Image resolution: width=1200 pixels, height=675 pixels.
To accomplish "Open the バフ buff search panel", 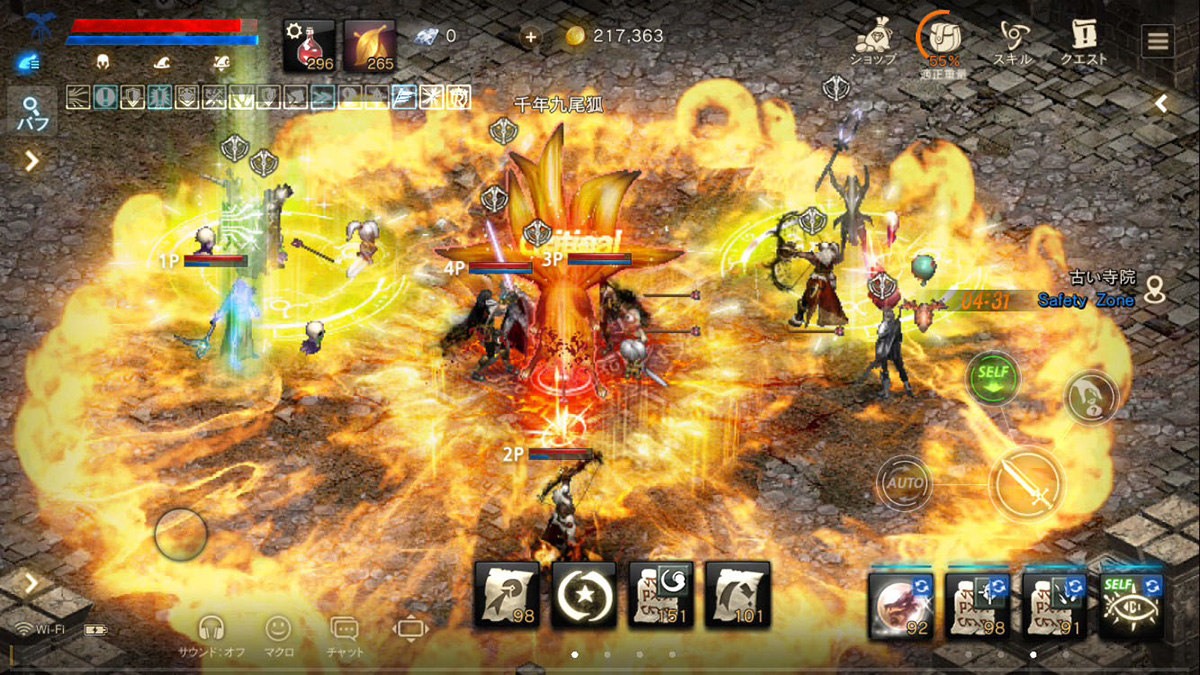I will tap(31, 112).
